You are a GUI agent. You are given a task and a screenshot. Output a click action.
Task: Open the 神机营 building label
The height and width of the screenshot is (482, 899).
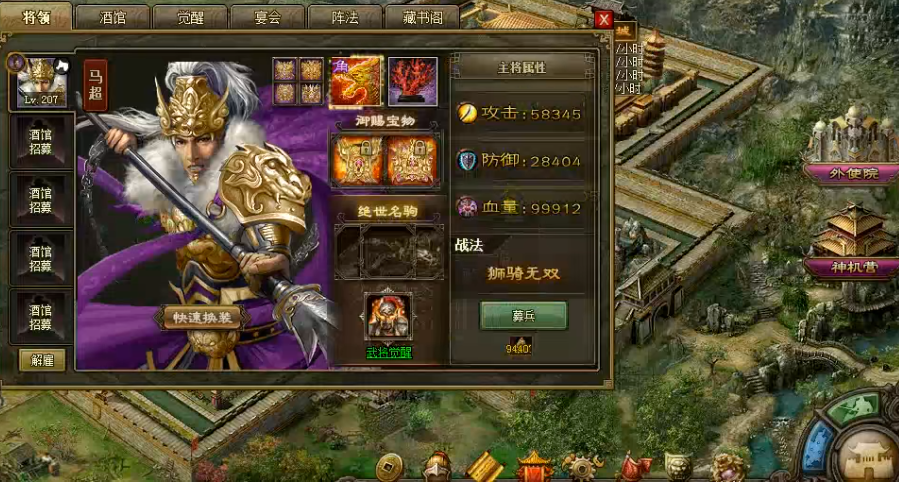[853, 267]
